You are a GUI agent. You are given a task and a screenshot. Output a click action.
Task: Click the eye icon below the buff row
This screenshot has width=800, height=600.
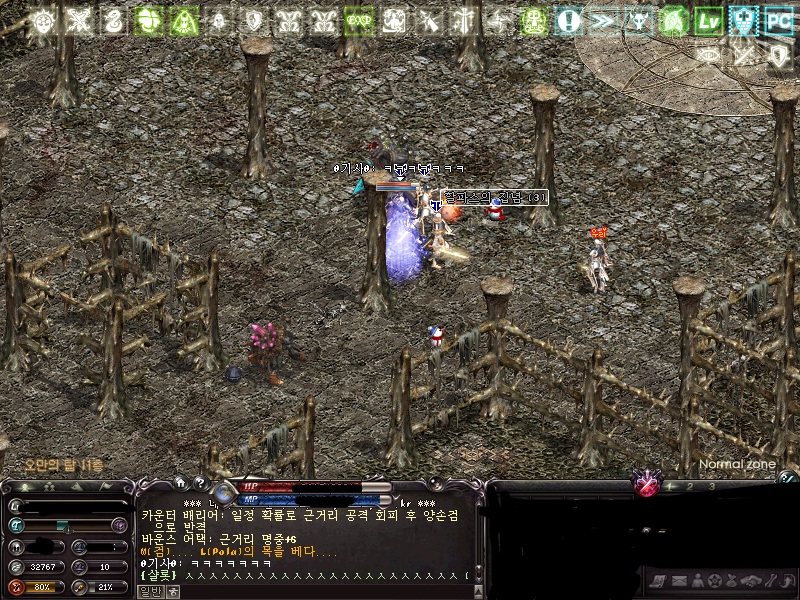710,54
